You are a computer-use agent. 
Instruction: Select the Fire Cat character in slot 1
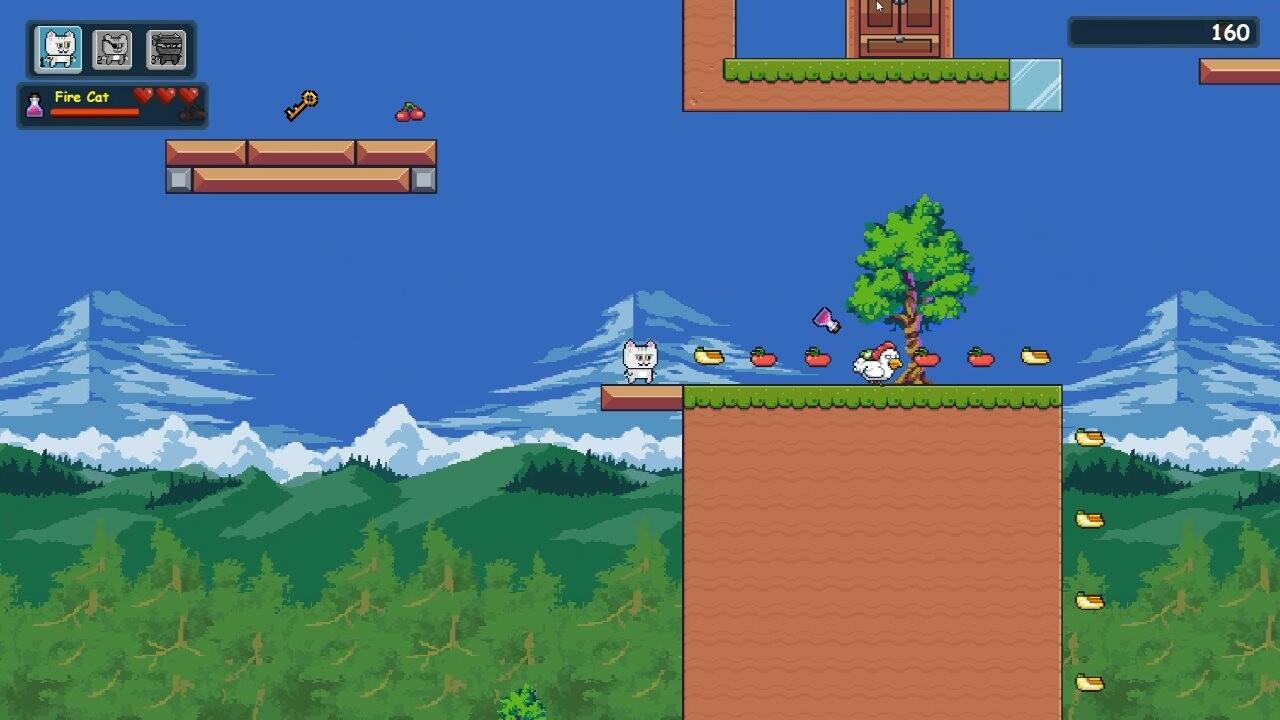coord(58,47)
